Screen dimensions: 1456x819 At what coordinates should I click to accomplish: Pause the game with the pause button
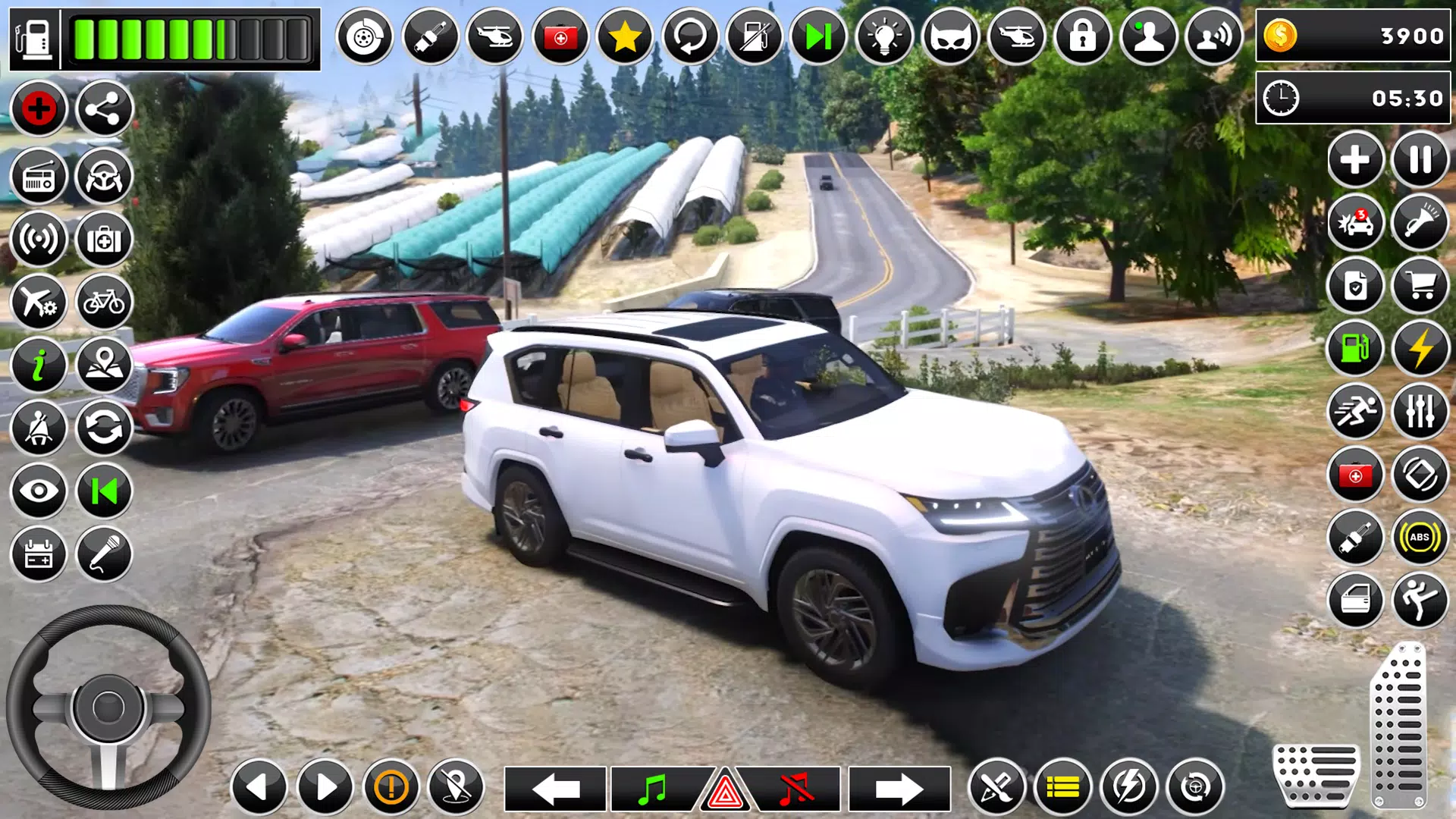pyautogui.click(x=1420, y=160)
